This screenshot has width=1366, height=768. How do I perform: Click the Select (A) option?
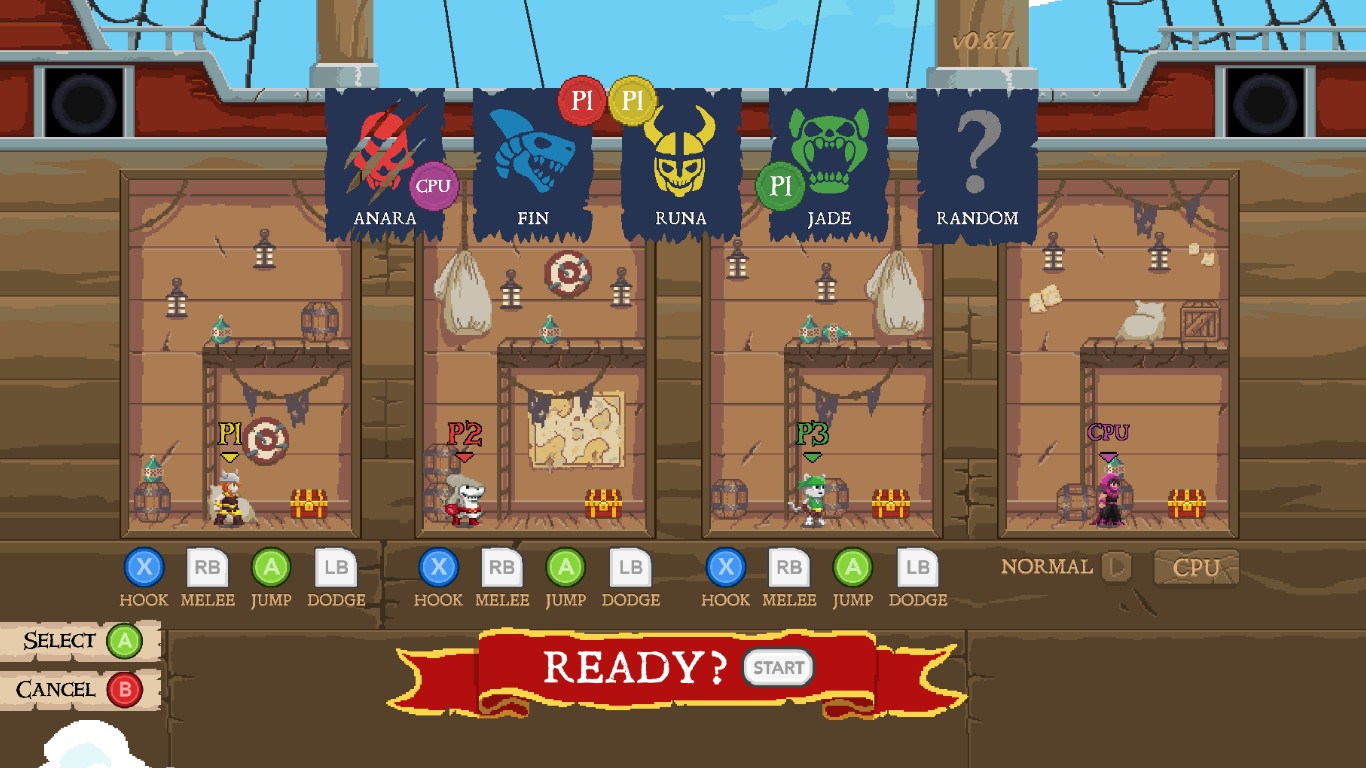pyautogui.click(x=75, y=640)
